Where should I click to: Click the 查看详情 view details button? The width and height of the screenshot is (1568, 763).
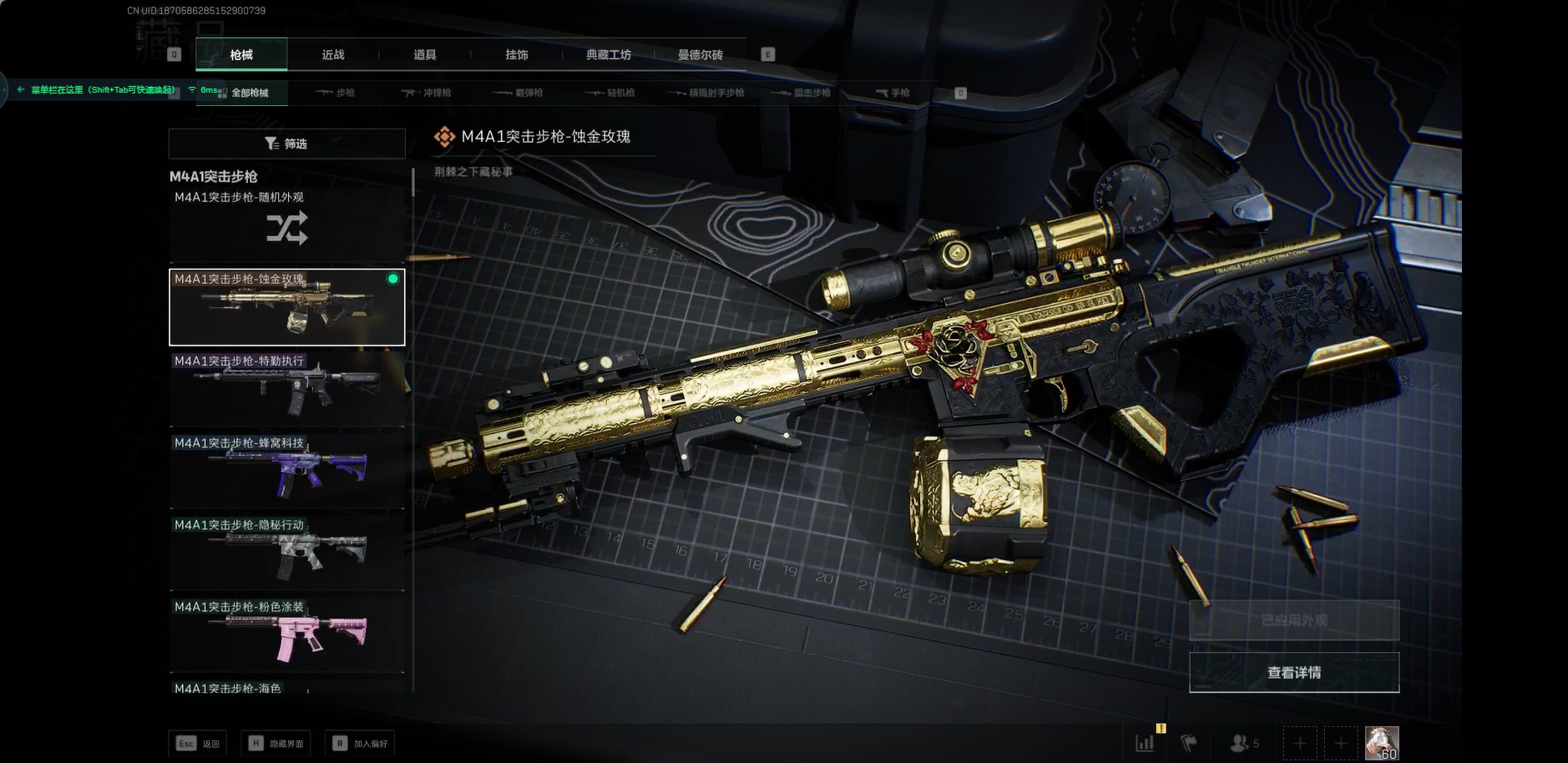[1293, 673]
